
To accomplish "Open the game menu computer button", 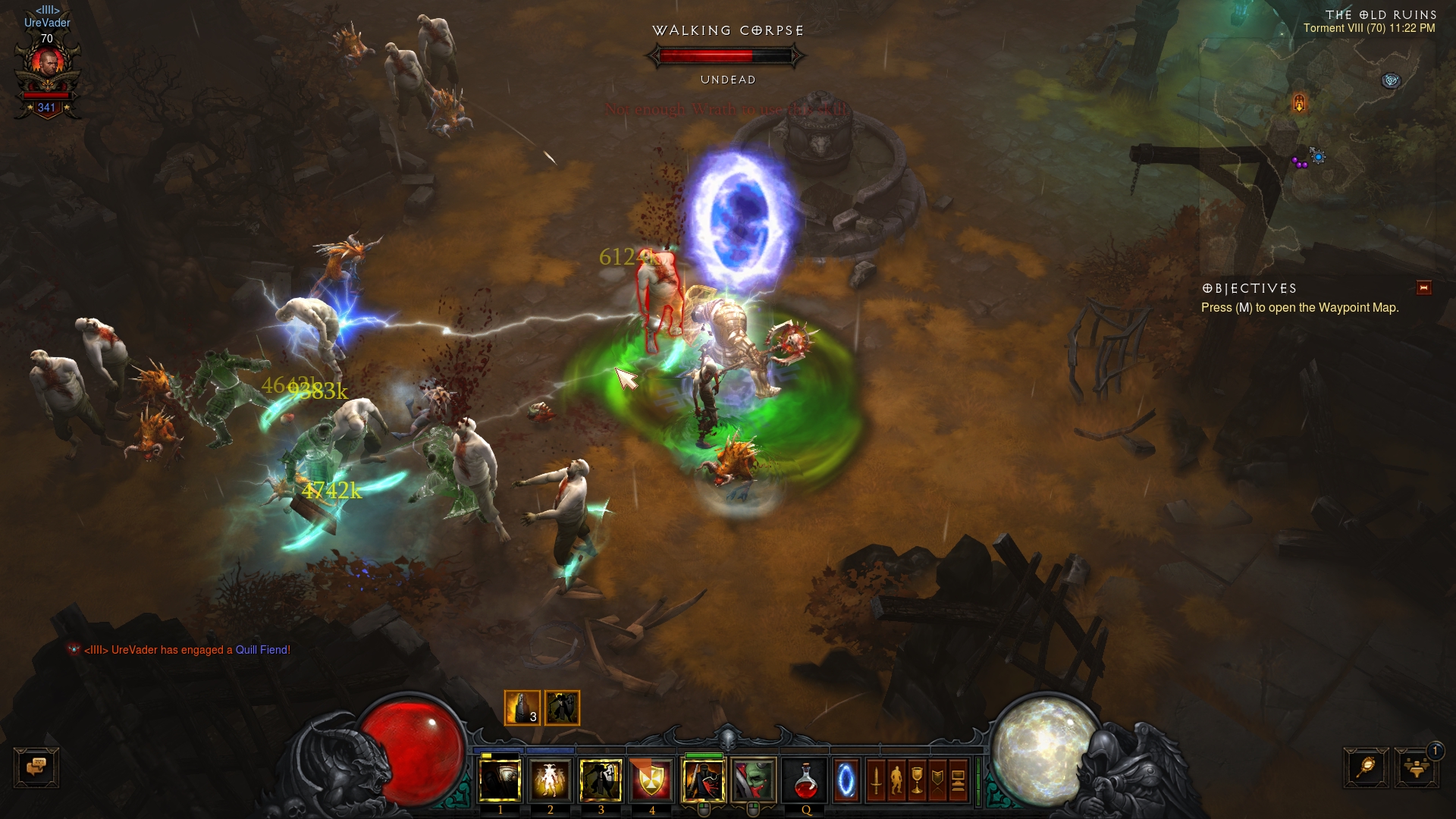I will click(x=958, y=780).
